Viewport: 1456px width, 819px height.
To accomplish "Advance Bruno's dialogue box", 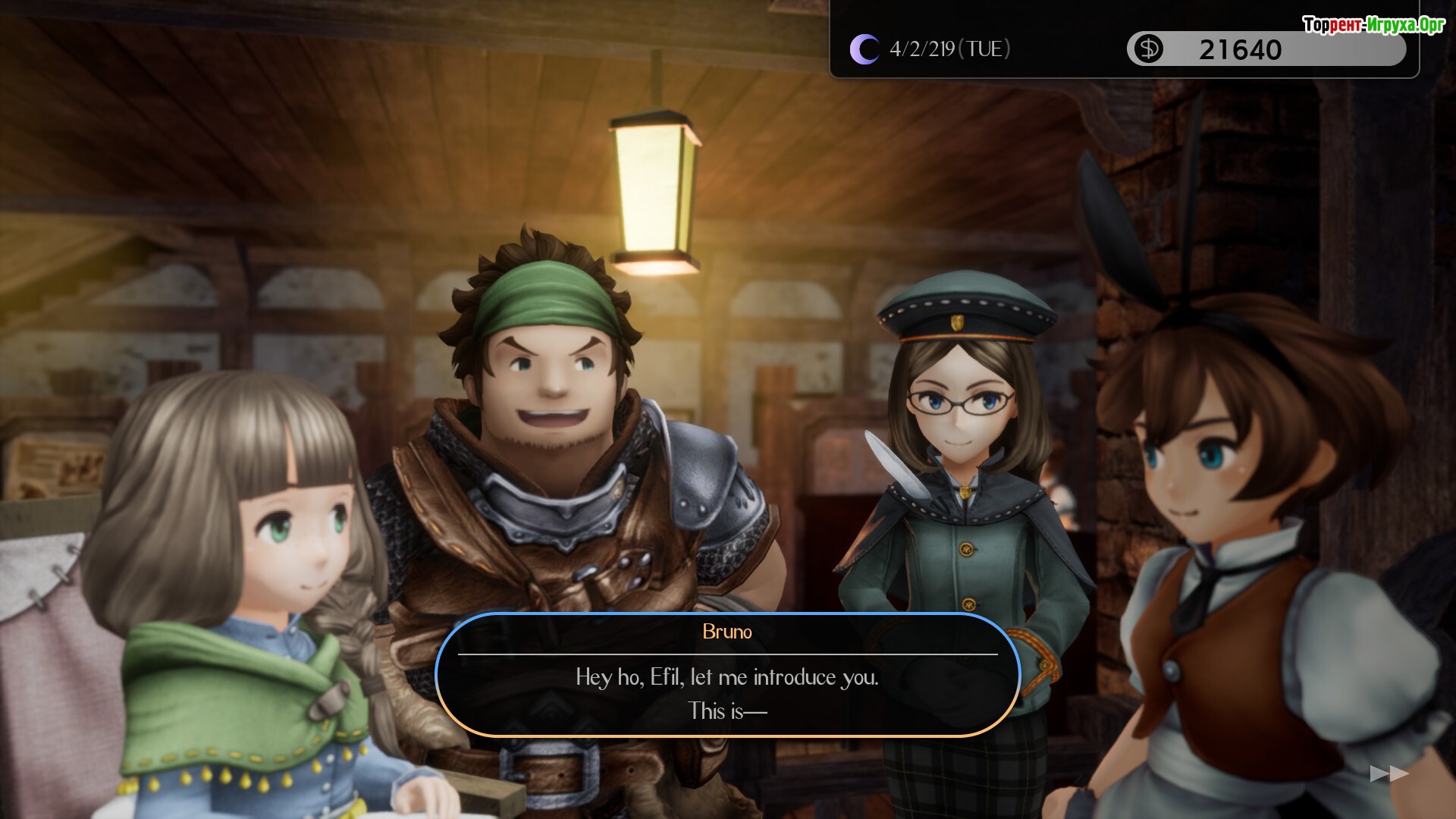I will [727, 675].
